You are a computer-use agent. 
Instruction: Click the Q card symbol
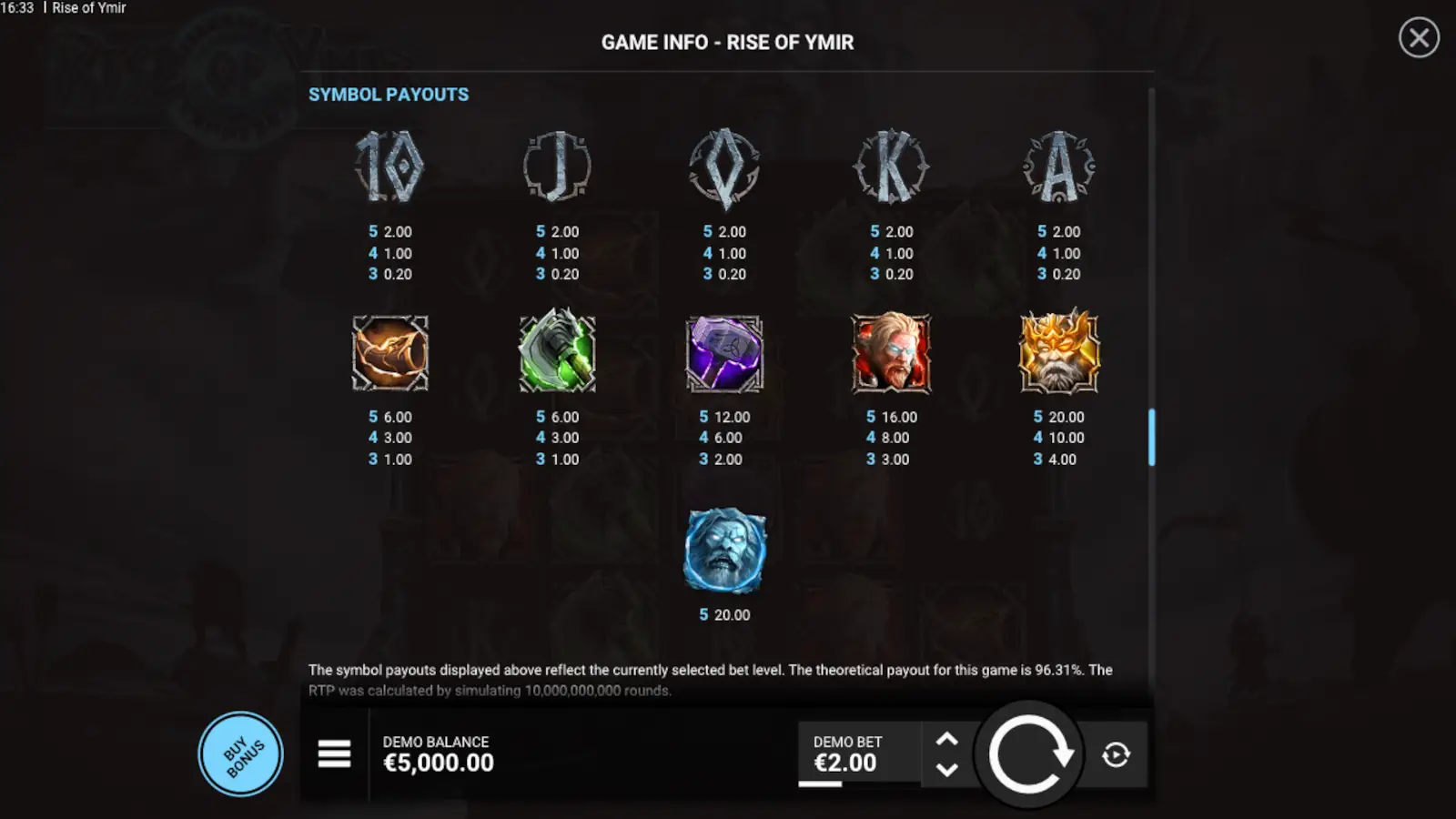tap(724, 168)
